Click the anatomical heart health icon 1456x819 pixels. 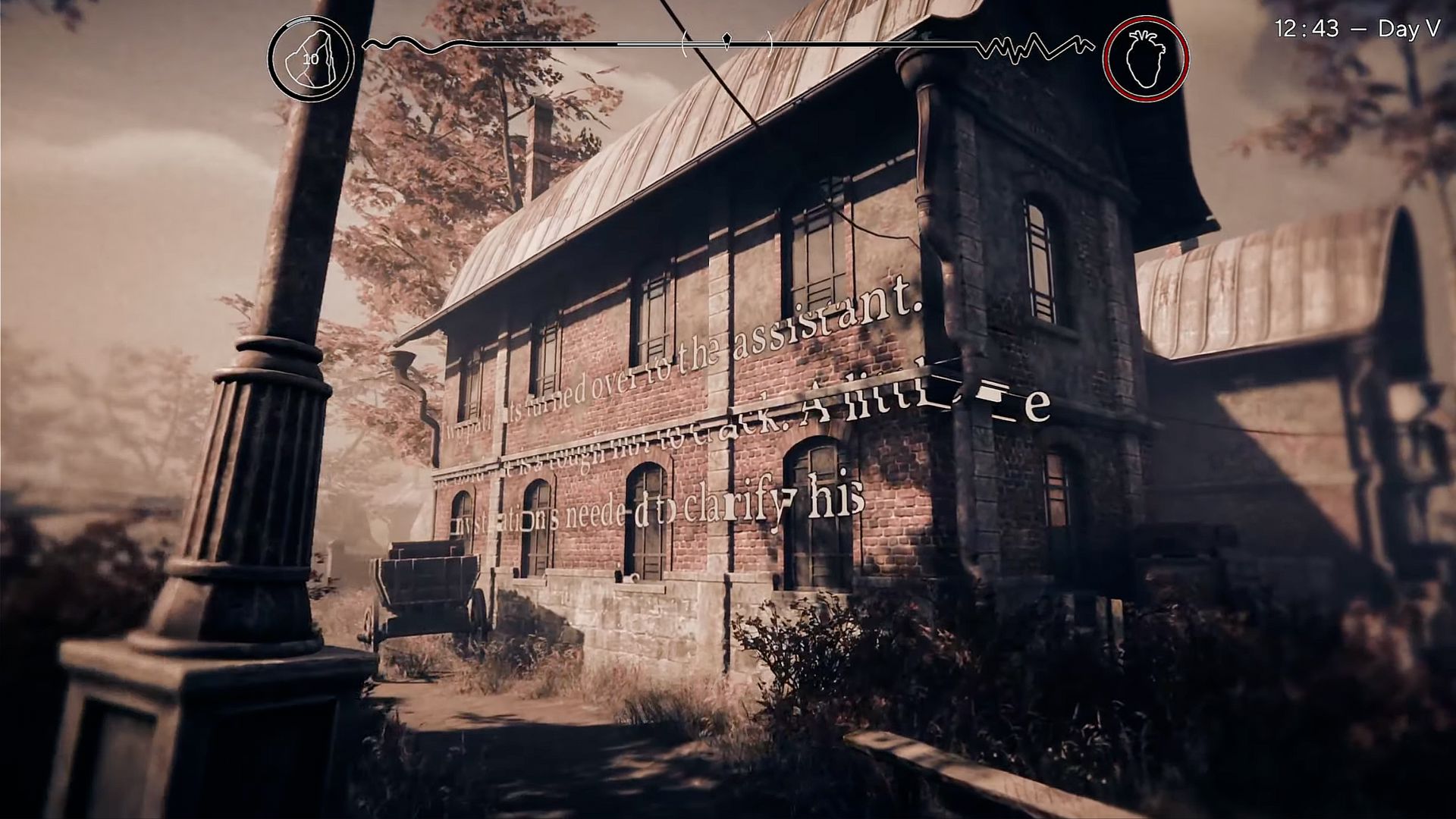tap(1145, 58)
